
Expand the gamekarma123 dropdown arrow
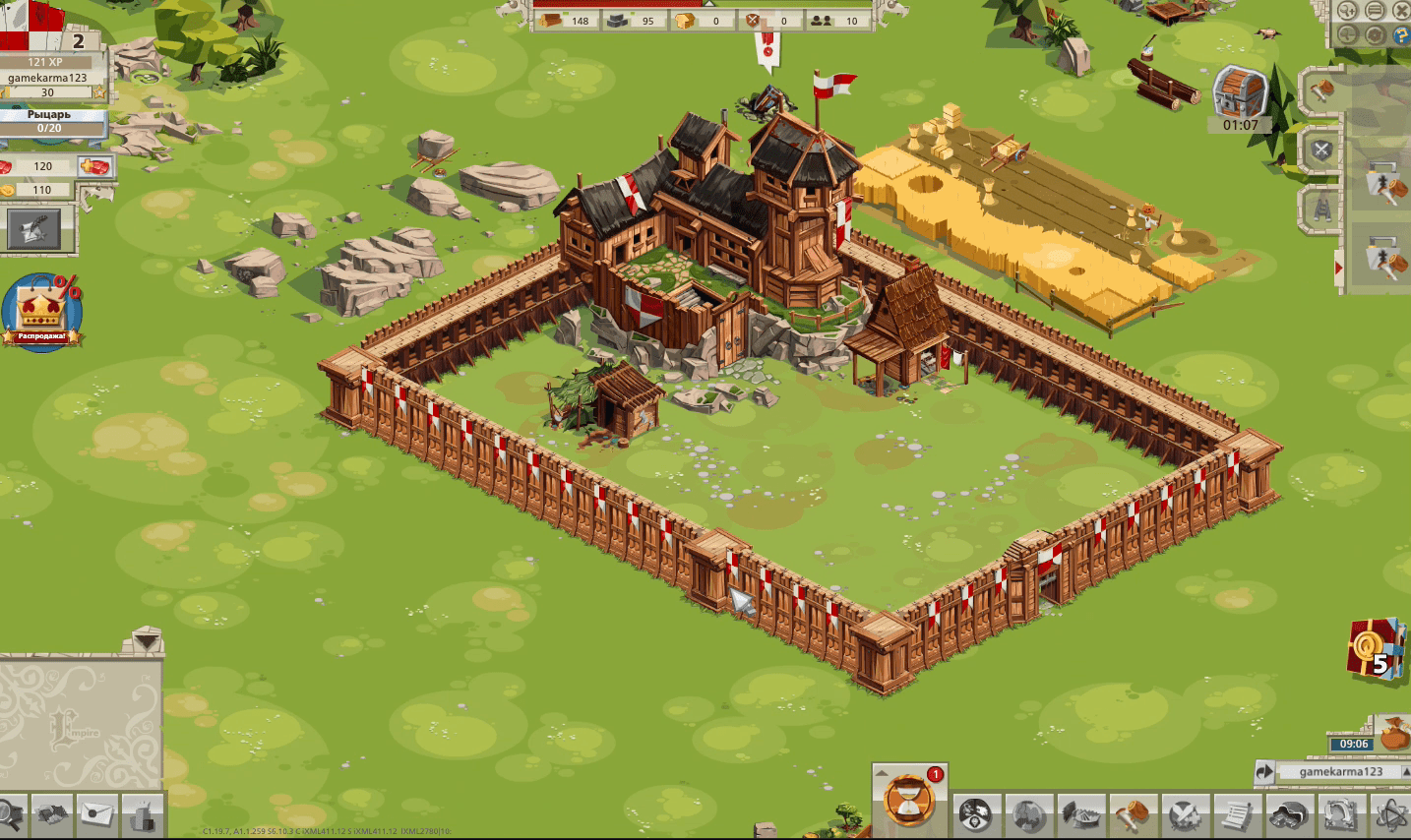tap(1405, 771)
